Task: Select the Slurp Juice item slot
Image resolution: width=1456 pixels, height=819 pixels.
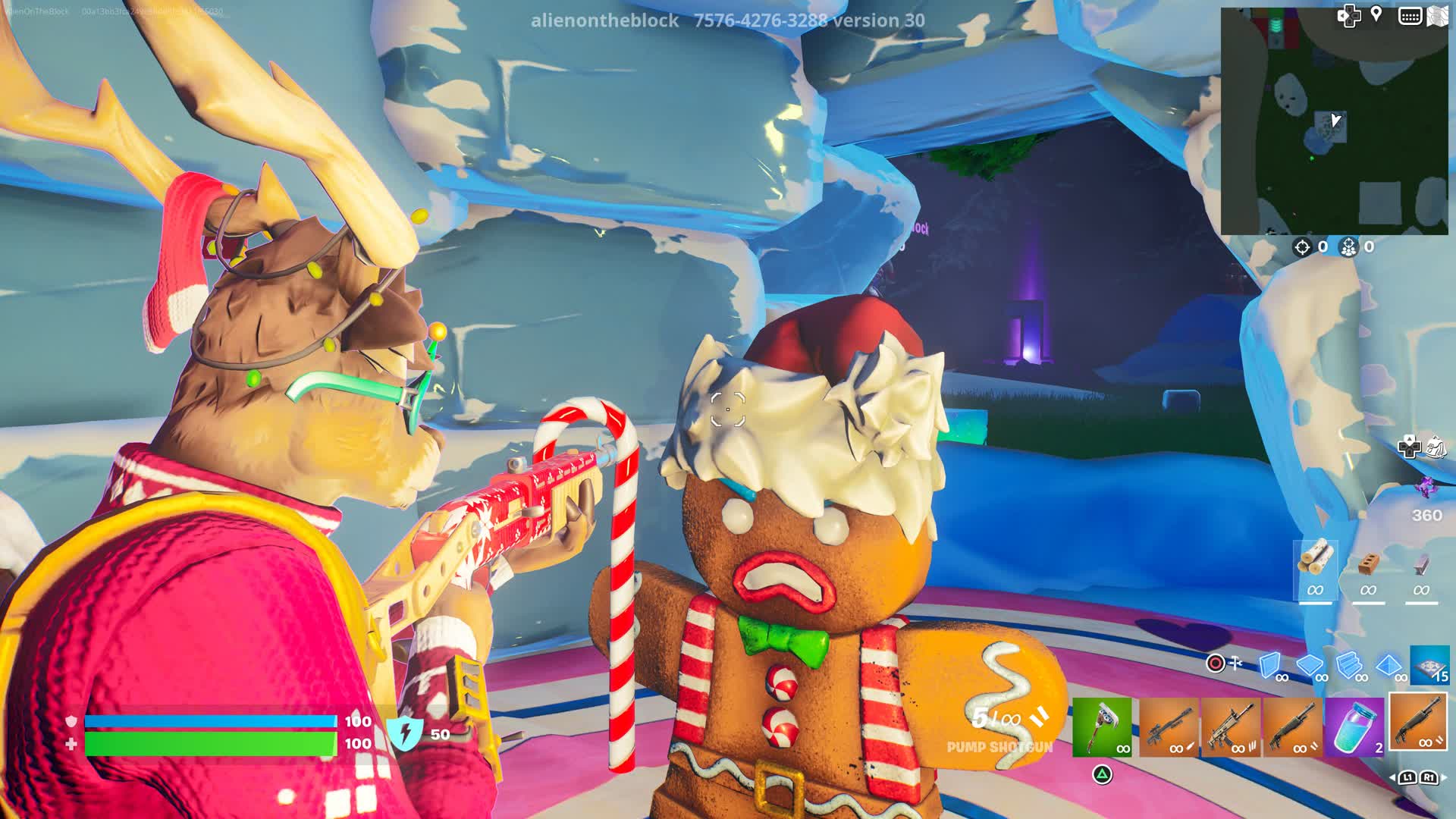Action: click(1354, 729)
